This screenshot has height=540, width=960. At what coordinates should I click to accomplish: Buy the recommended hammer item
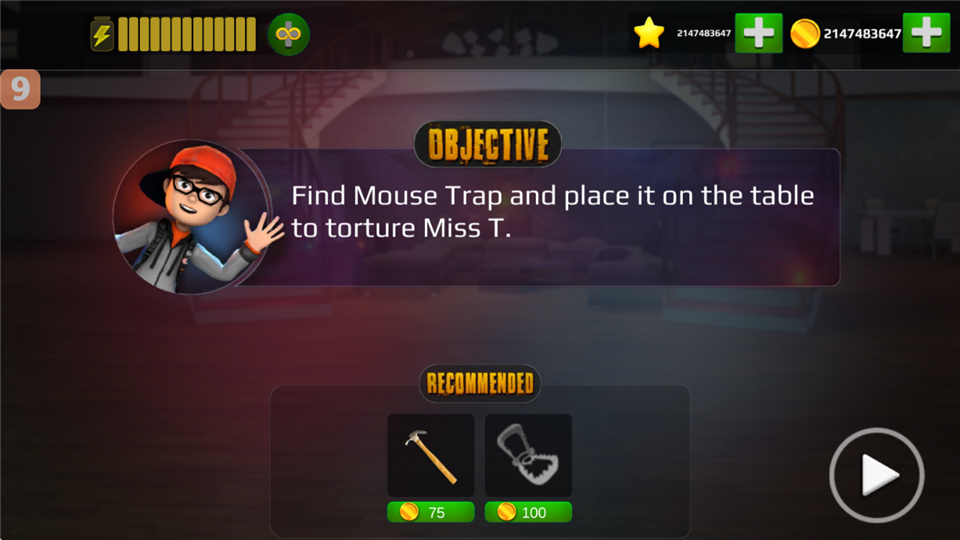coord(431,455)
